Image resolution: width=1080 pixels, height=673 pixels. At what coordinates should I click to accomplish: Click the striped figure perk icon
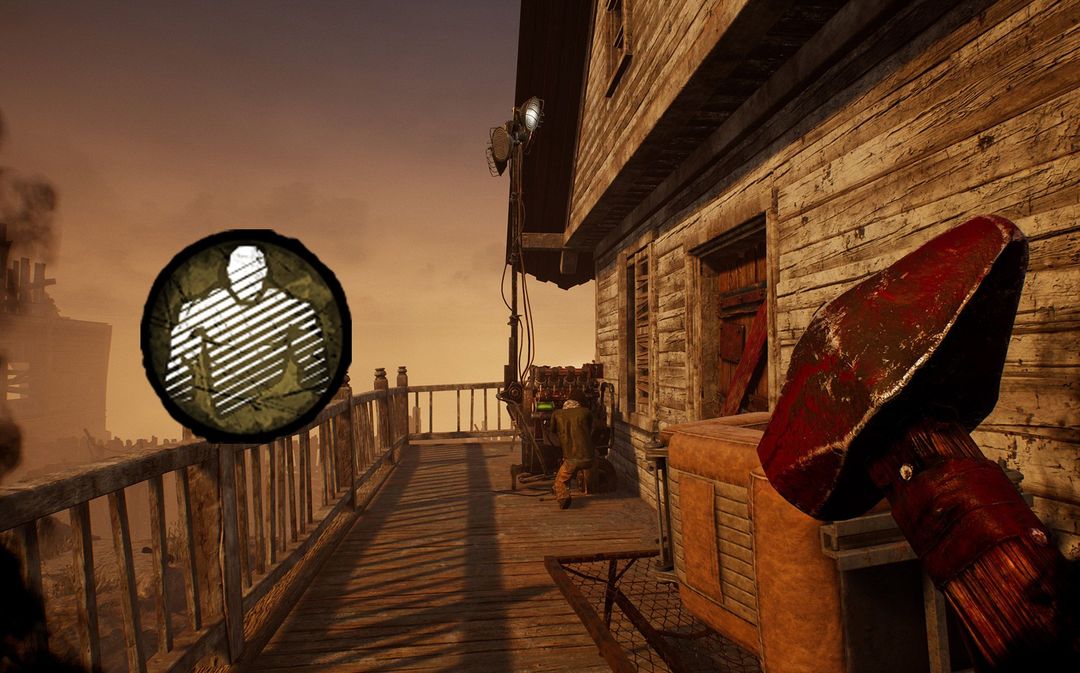(x=246, y=336)
